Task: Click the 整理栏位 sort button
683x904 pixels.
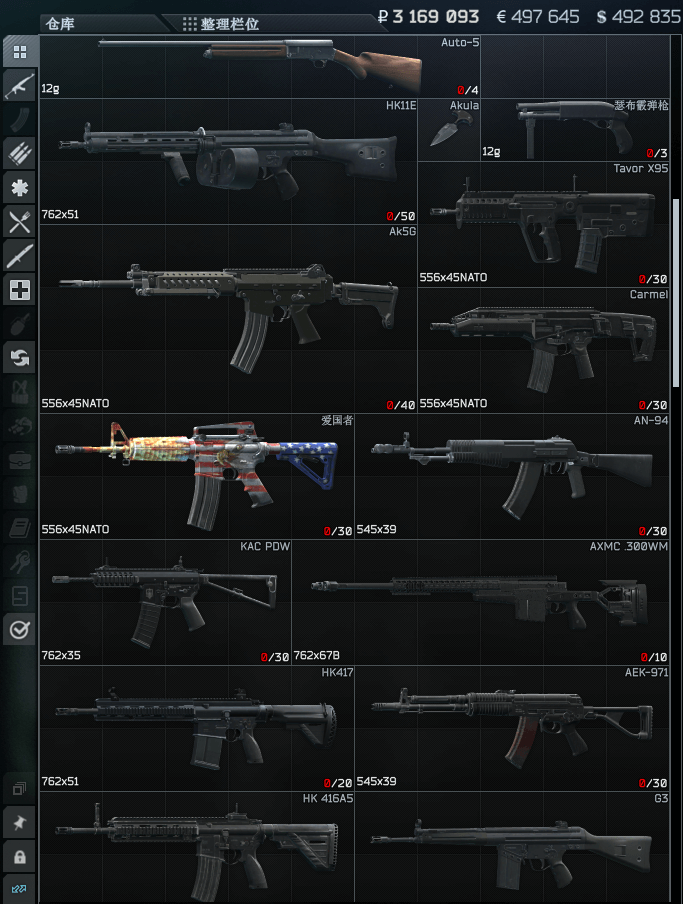Action: pos(222,23)
